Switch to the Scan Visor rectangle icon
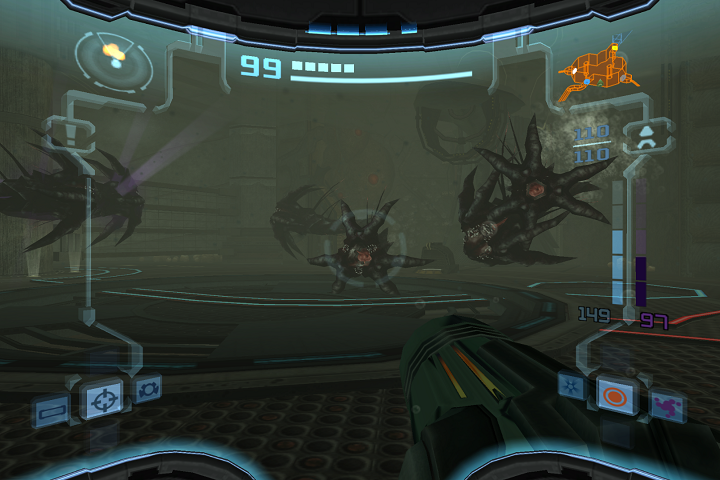720x480 pixels. [x=50, y=409]
